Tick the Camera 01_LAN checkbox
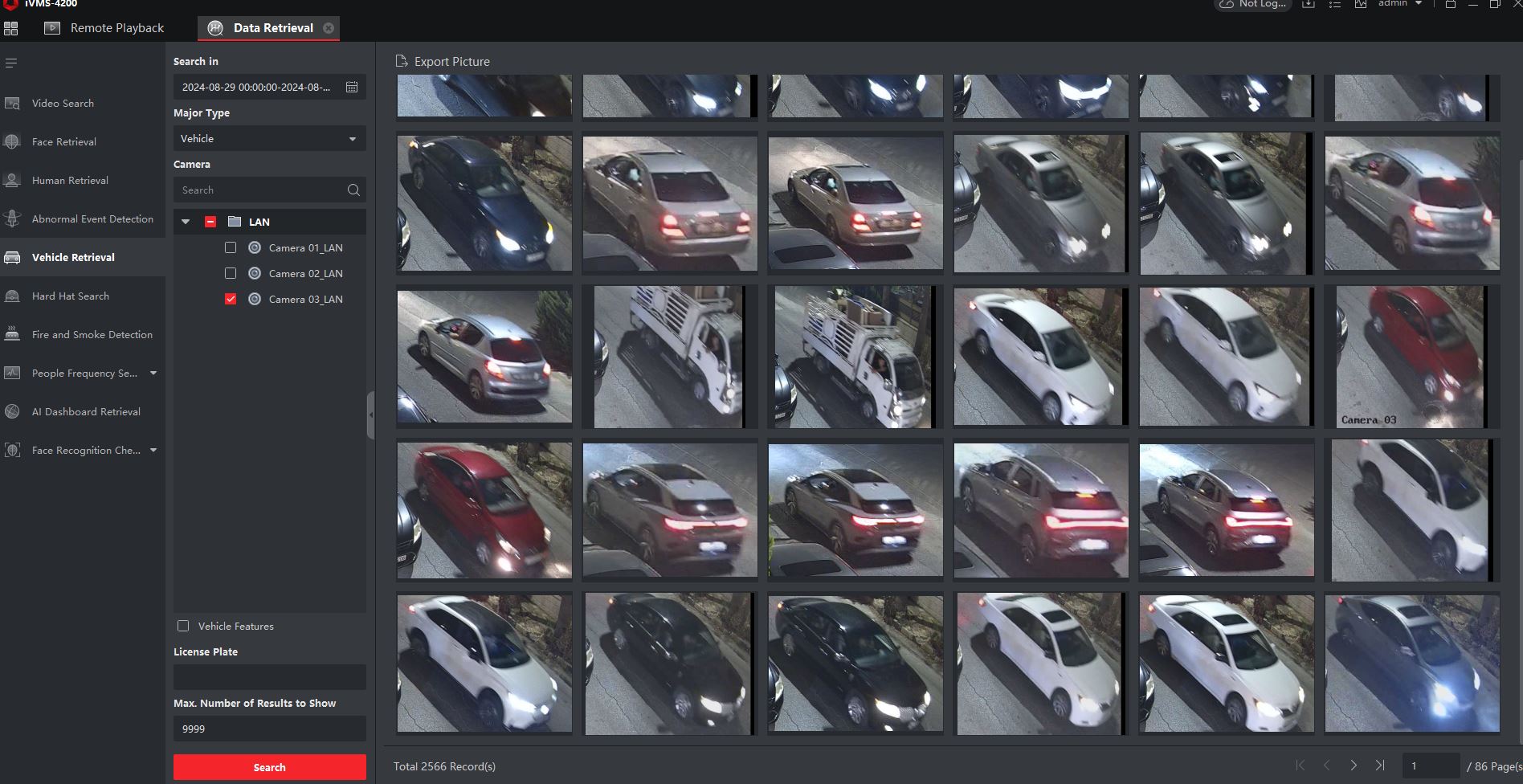The height and width of the screenshot is (784, 1523). pyautogui.click(x=231, y=248)
